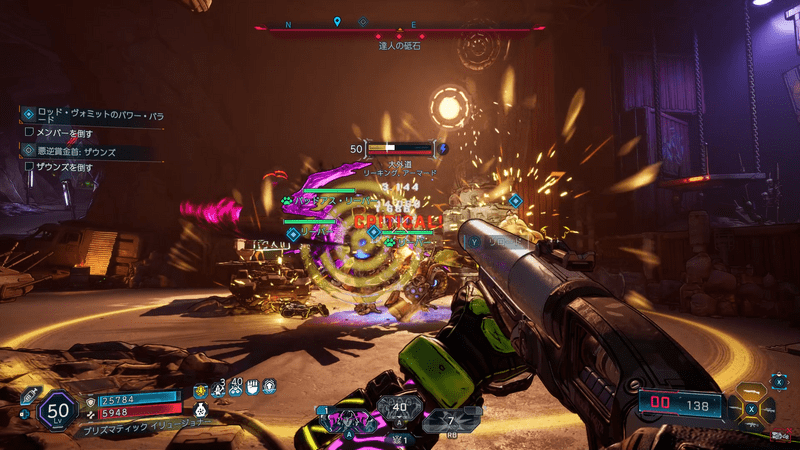Click the level 50 character badge
Screen dimensions: 800x450
tap(58, 411)
